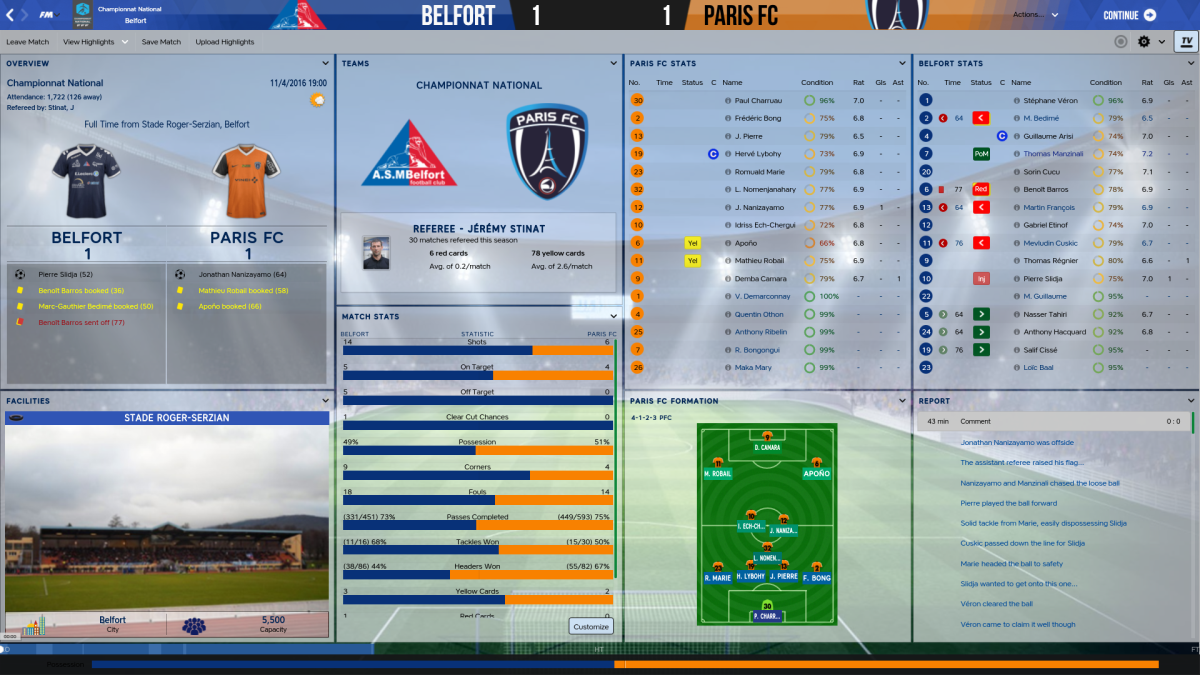The image size is (1200, 675).
Task: Click the Belfort crest in Teams panel
Action: pyautogui.click(x=408, y=155)
